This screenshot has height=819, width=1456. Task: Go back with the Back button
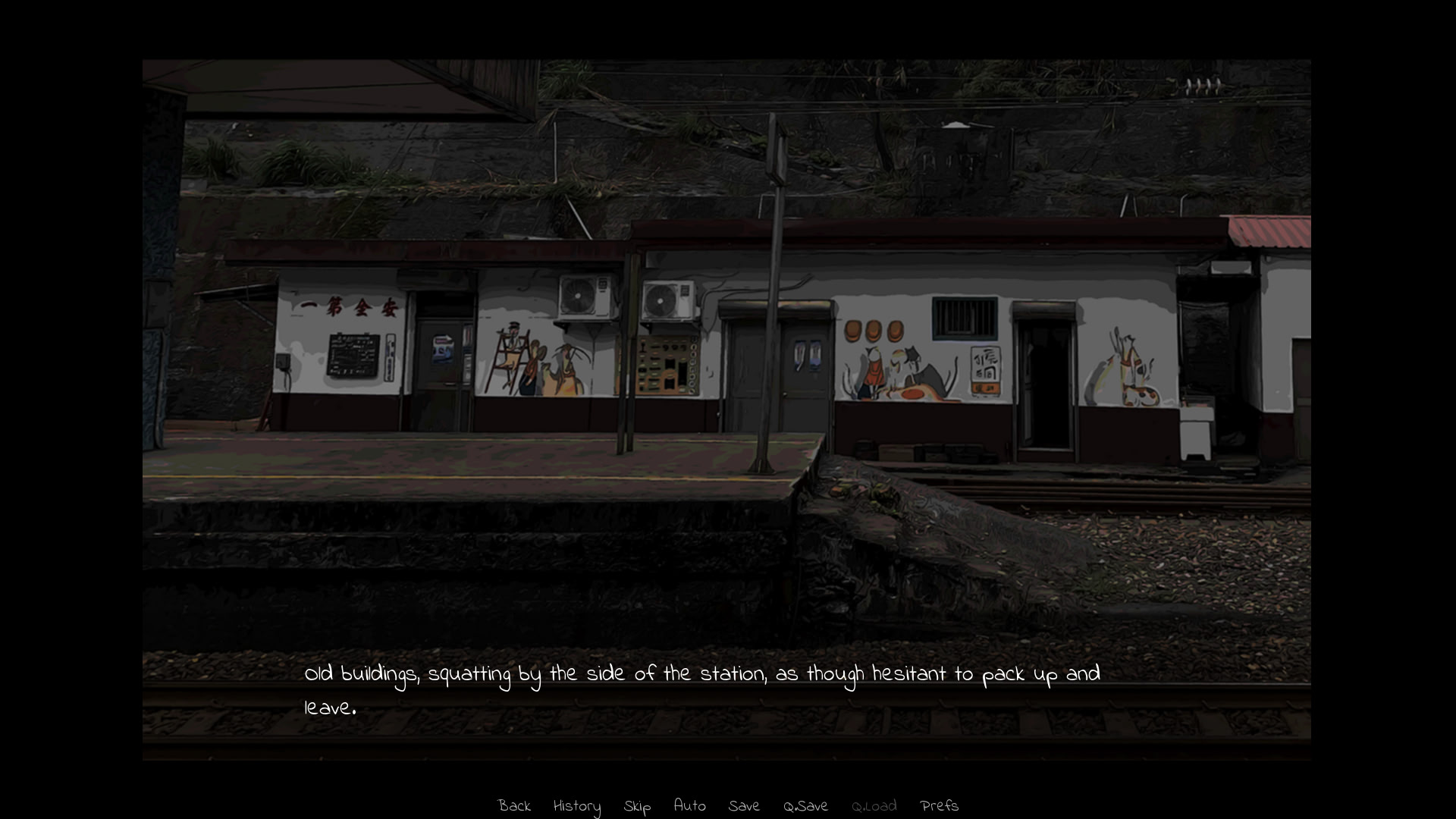point(514,806)
